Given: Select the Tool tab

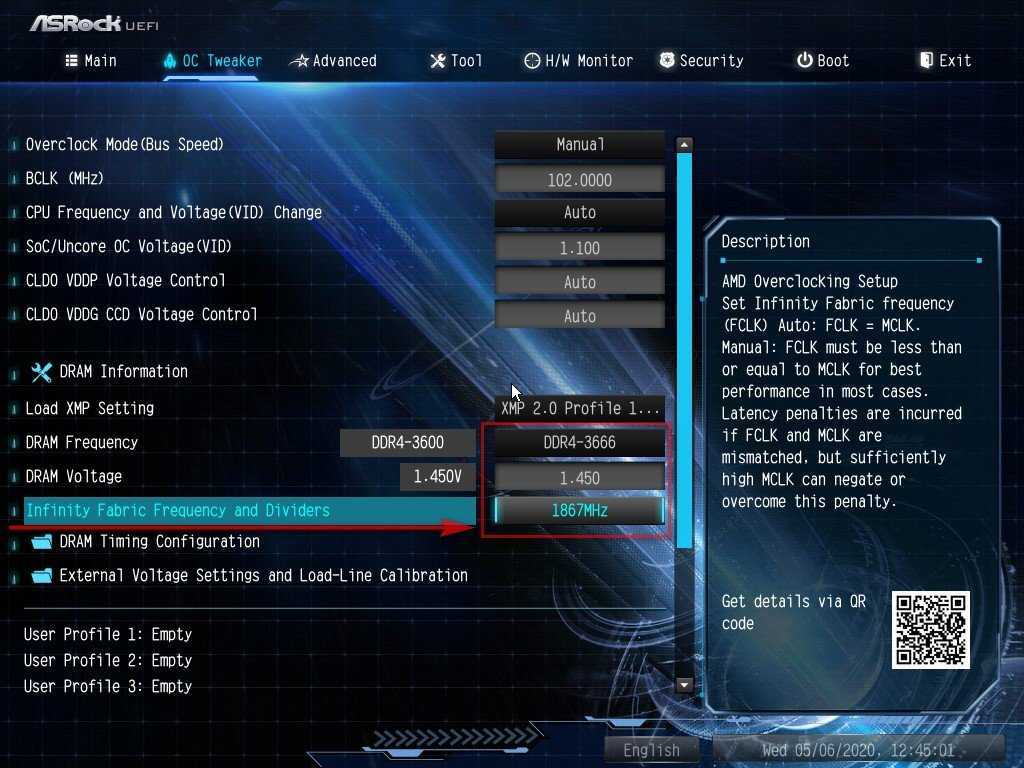Looking at the screenshot, I should coord(456,61).
